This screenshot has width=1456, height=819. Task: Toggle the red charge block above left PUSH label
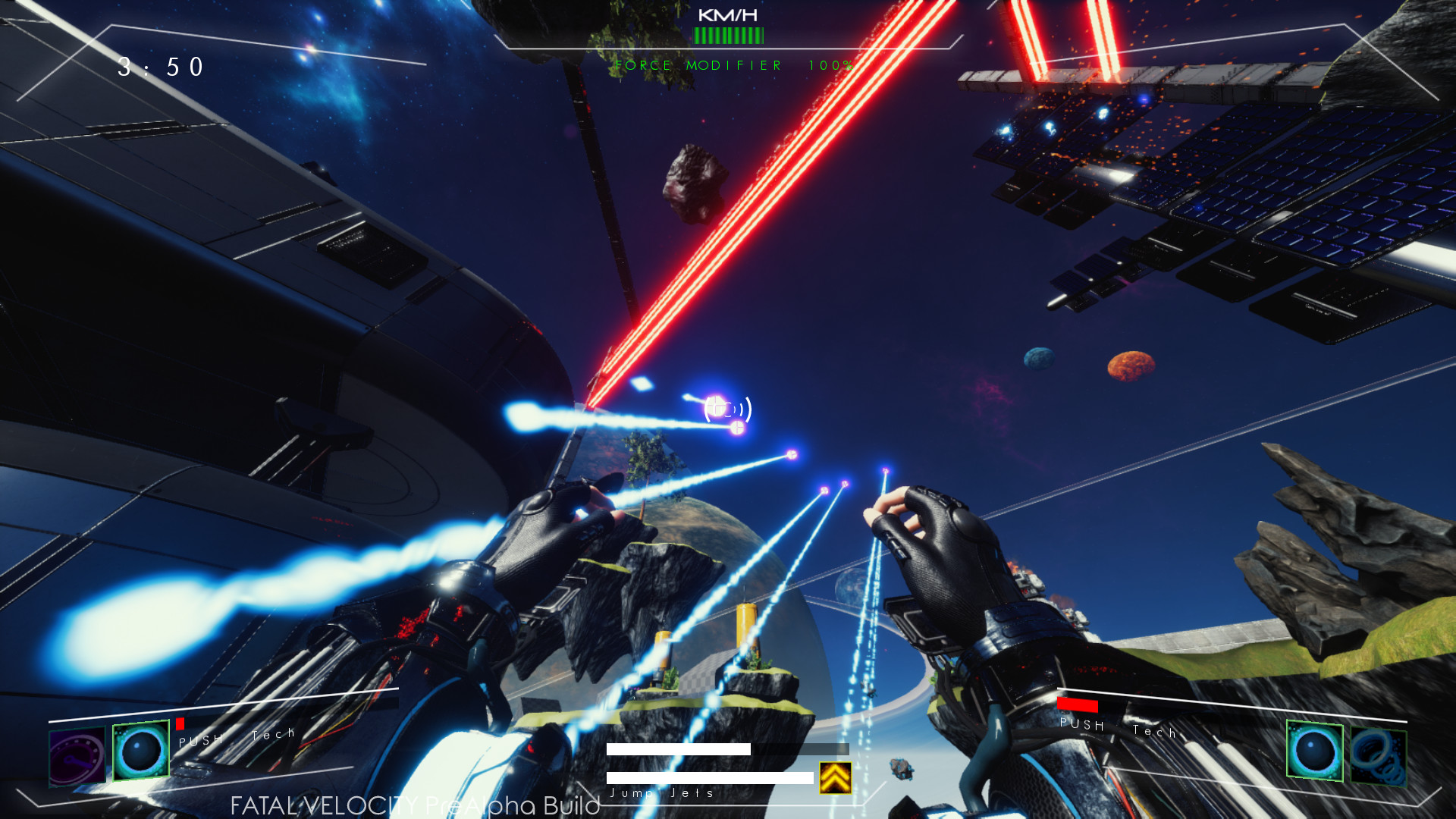[x=181, y=723]
